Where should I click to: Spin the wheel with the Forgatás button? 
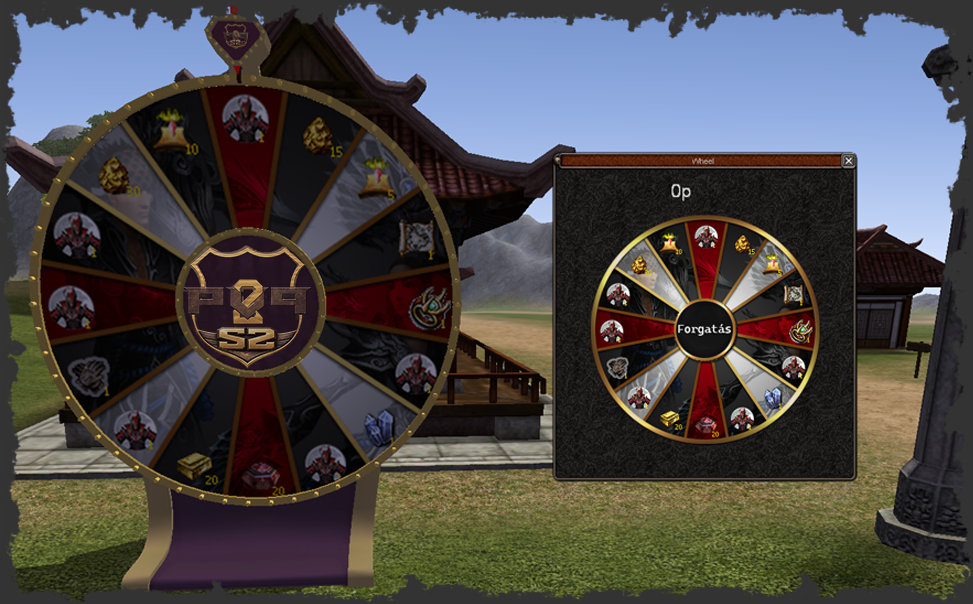click(x=705, y=328)
